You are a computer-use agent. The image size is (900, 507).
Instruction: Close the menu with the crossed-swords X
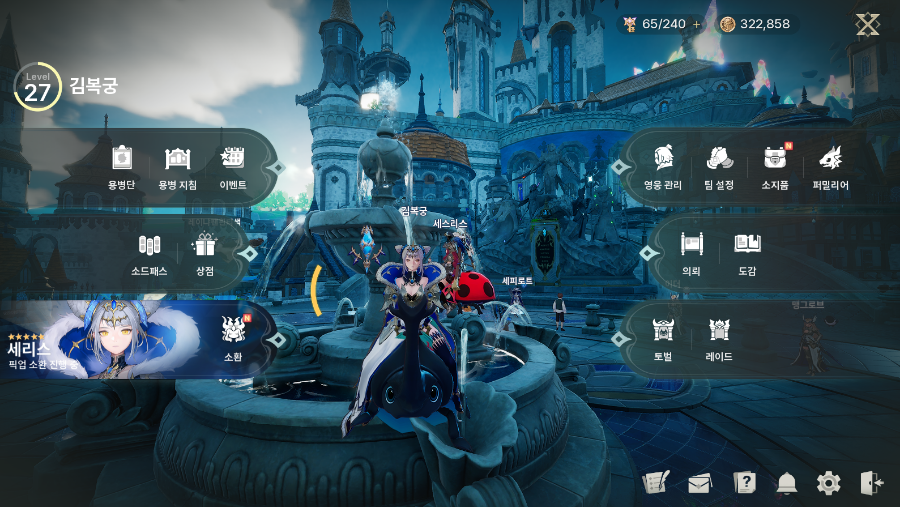click(867, 24)
